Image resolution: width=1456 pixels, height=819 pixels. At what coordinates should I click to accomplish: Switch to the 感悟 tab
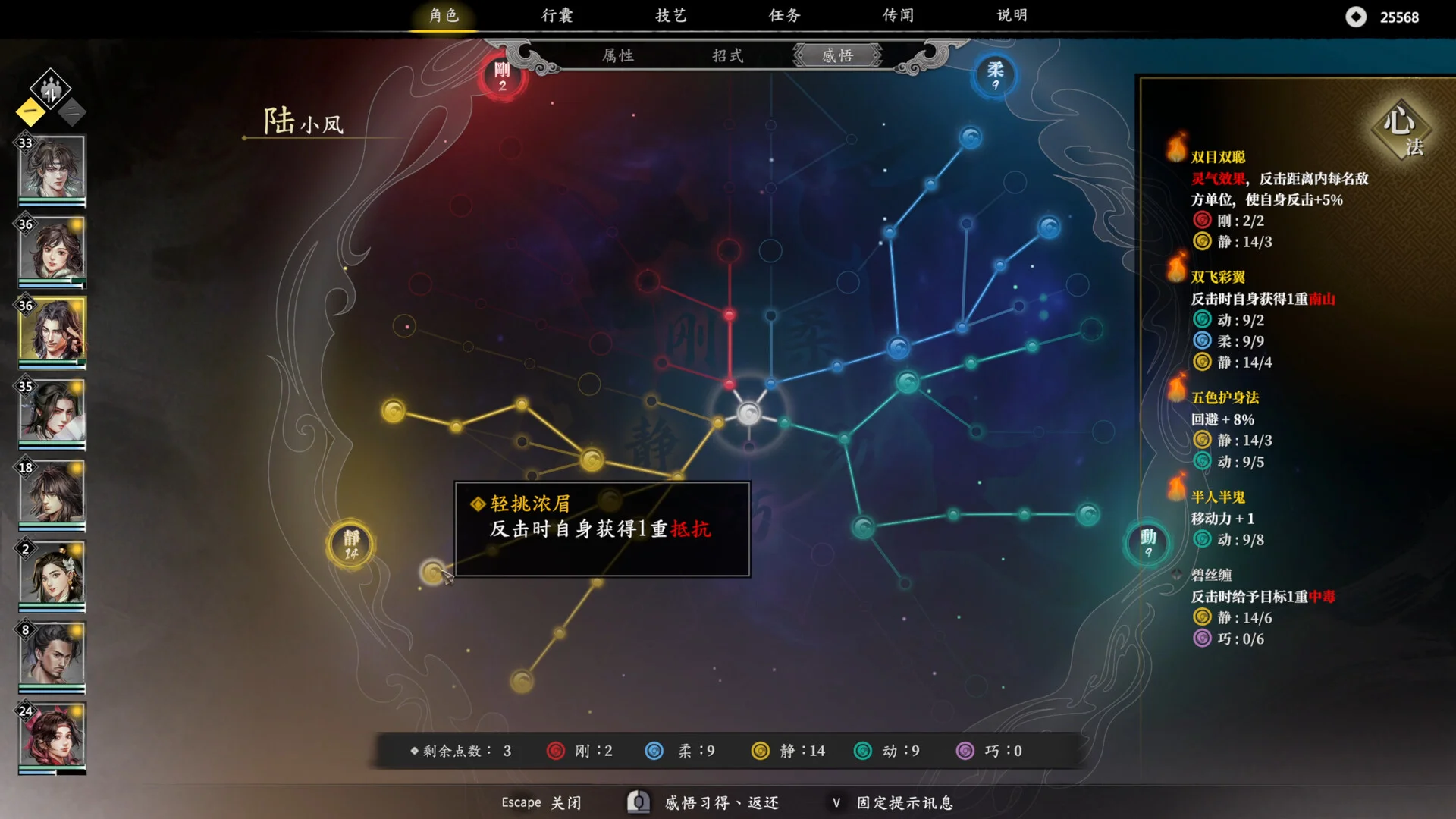(x=836, y=55)
